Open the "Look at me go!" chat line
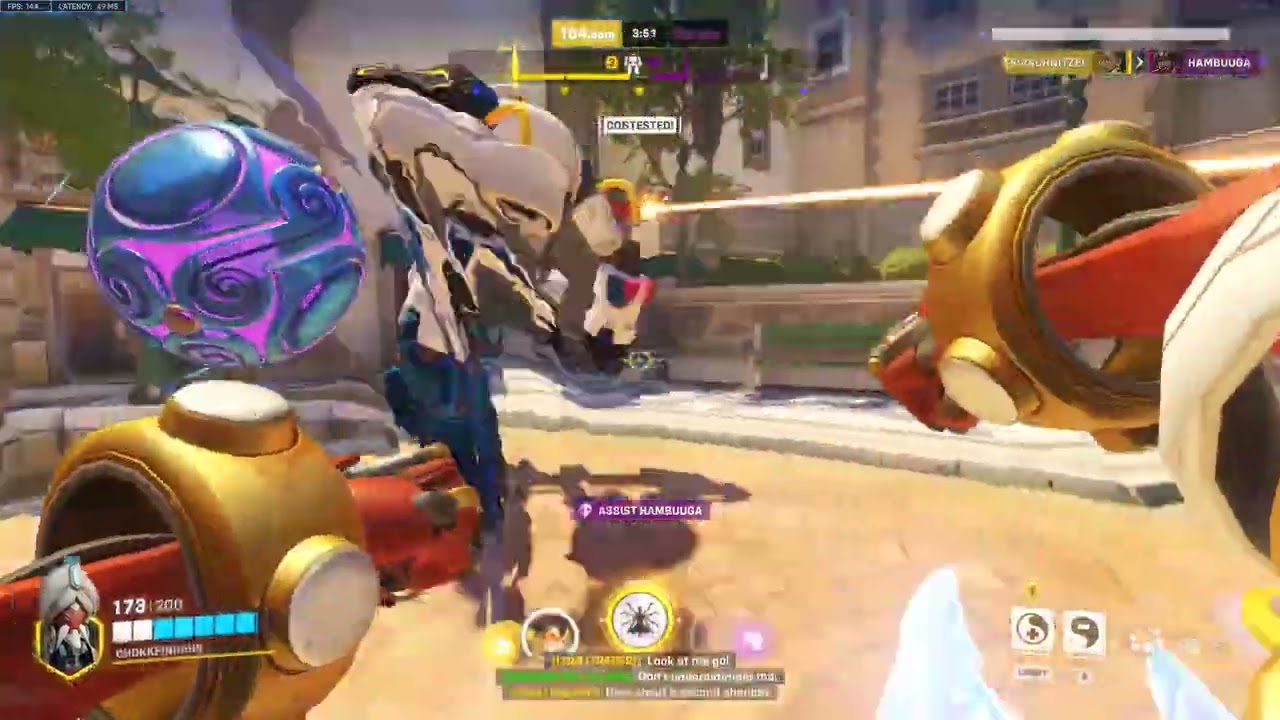The width and height of the screenshot is (1280, 720). pyautogui.click(x=689, y=661)
